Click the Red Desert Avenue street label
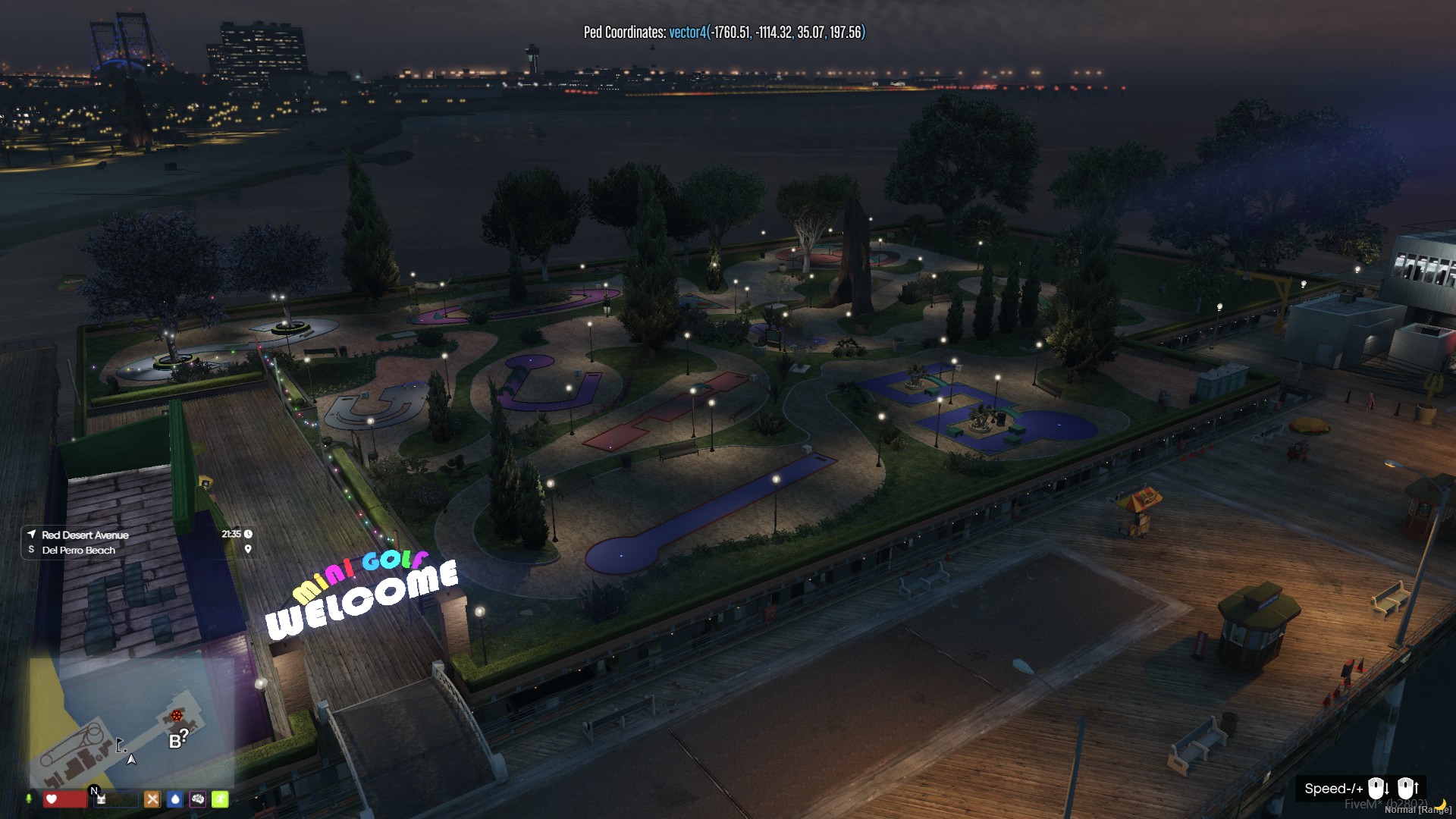 (x=85, y=535)
